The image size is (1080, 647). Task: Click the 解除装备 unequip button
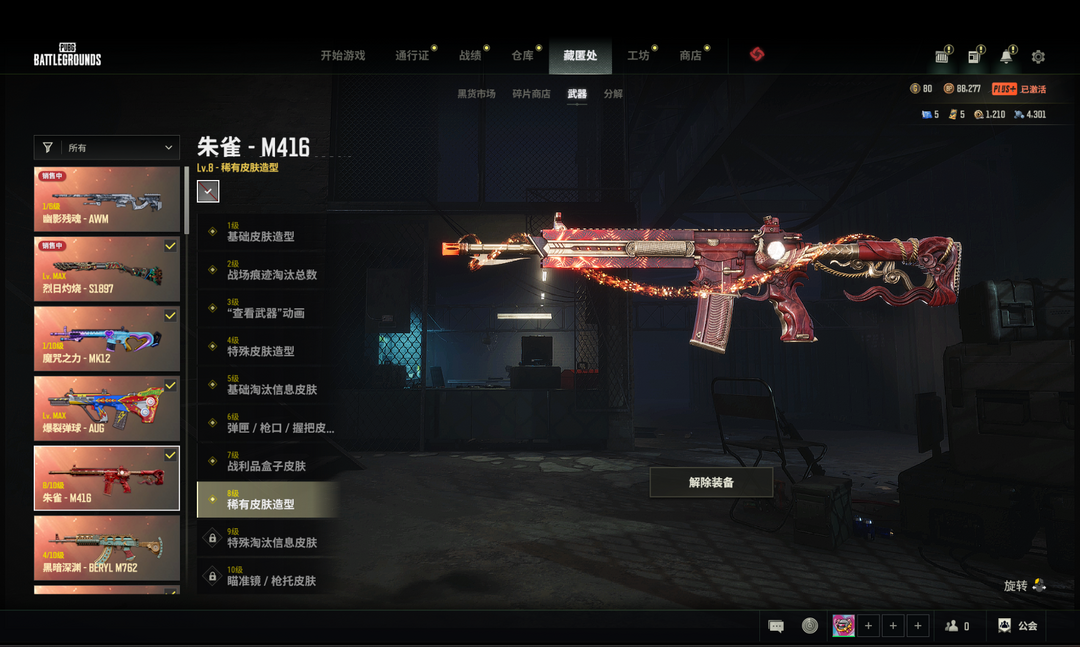click(x=711, y=482)
